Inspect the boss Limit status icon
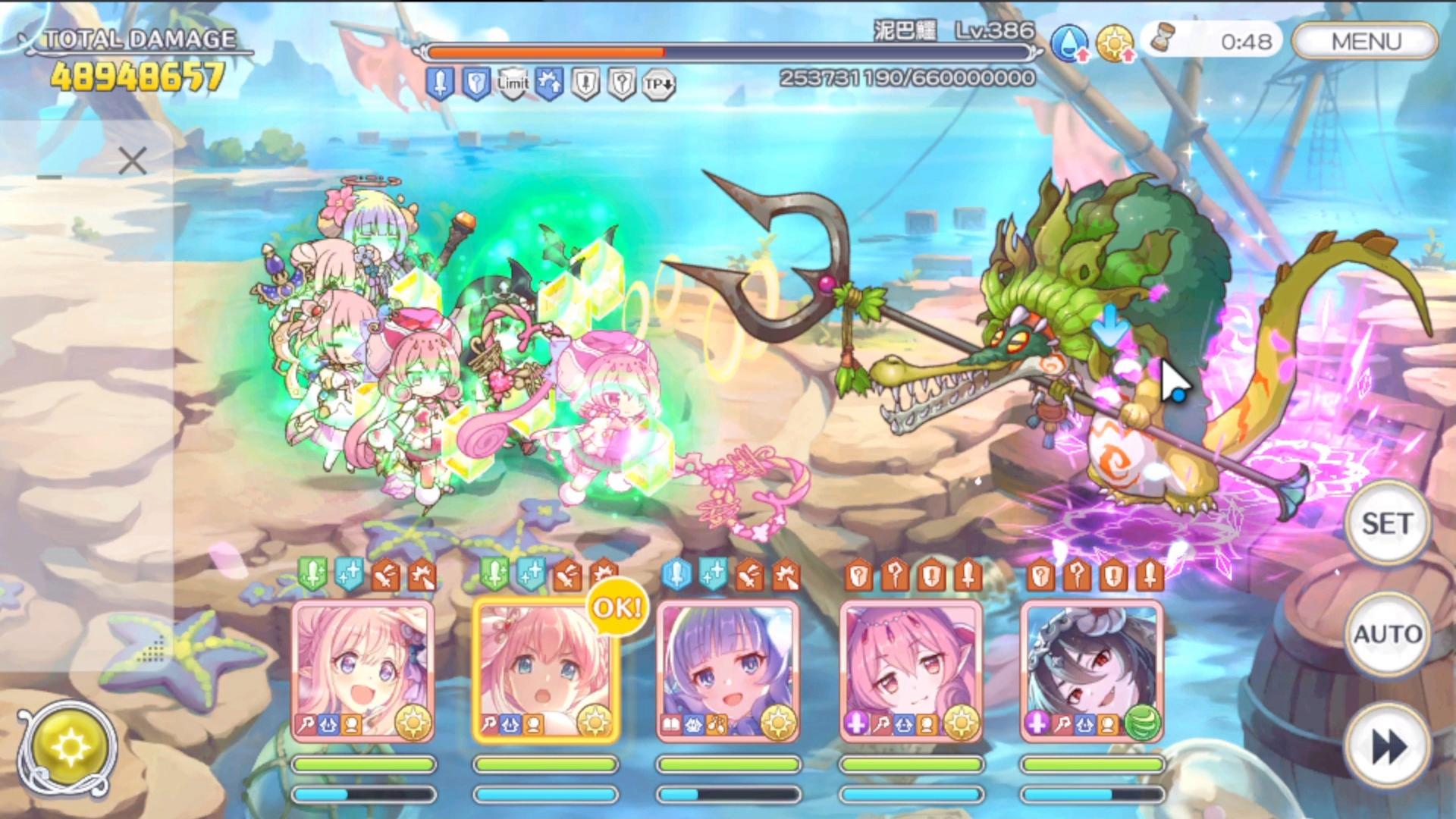This screenshot has height=819, width=1456. coord(513,83)
